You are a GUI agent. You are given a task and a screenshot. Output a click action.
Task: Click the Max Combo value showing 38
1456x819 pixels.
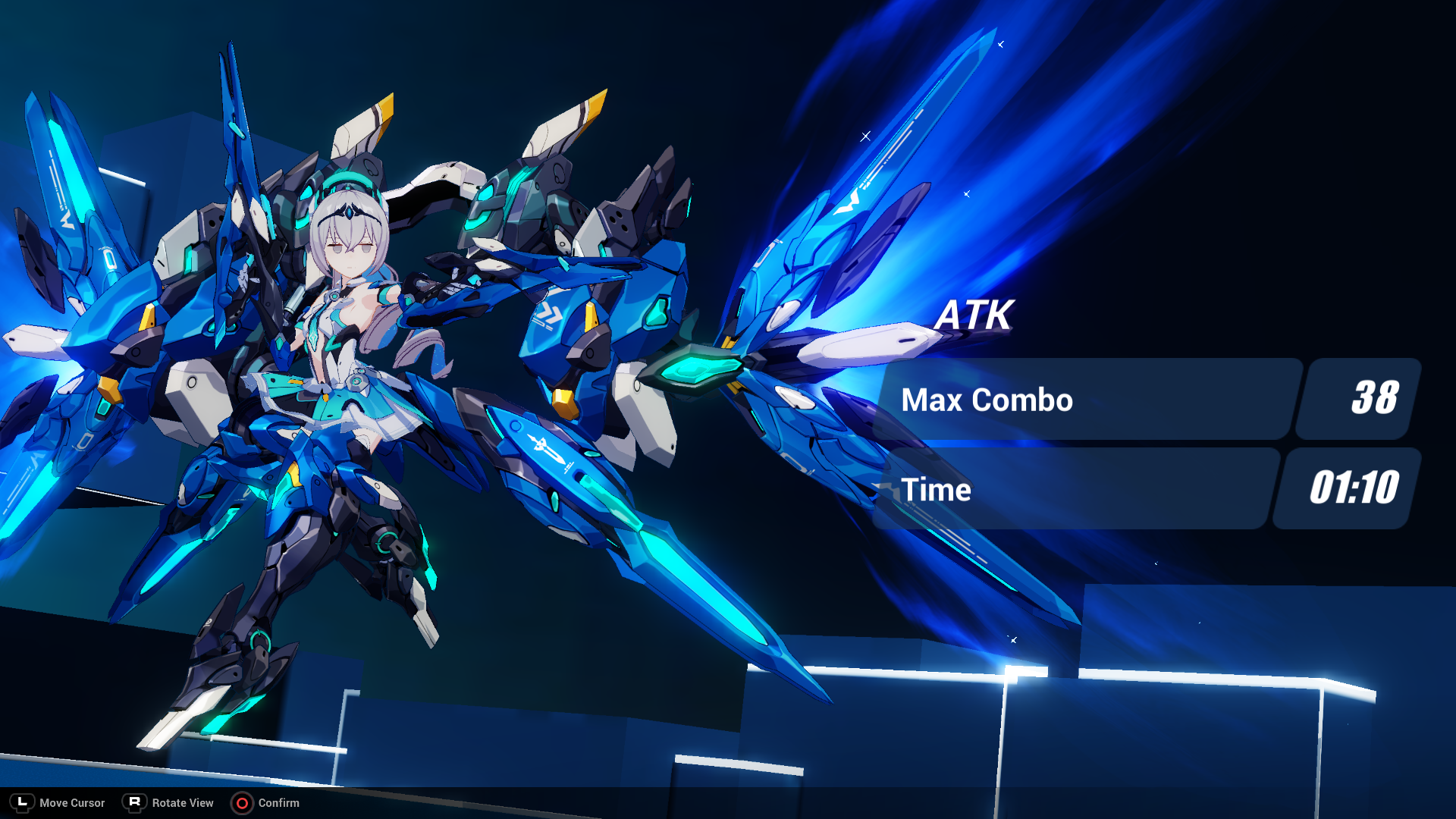click(1377, 398)
